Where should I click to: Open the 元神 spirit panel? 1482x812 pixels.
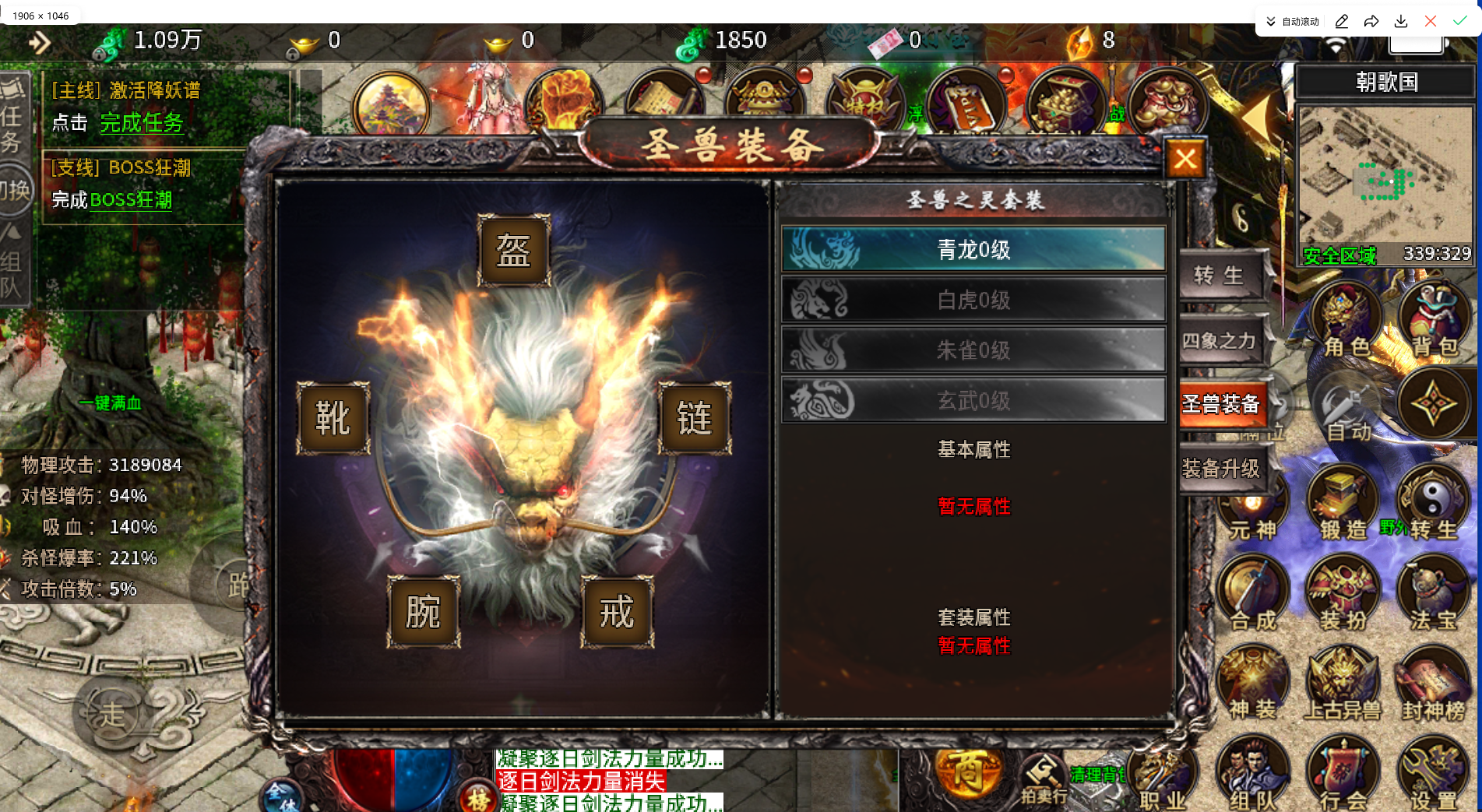pyautogui.click(x=1255, y=502)
